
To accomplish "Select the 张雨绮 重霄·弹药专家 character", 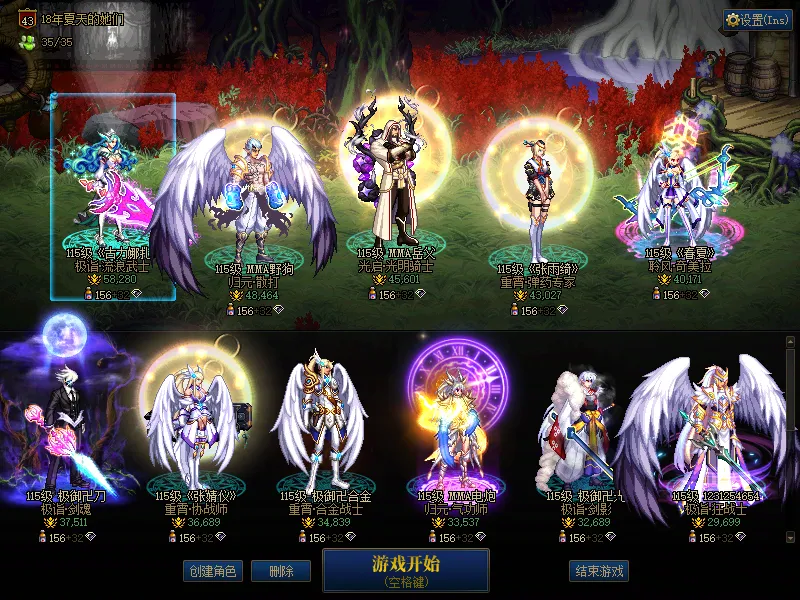I will point(539,195).
